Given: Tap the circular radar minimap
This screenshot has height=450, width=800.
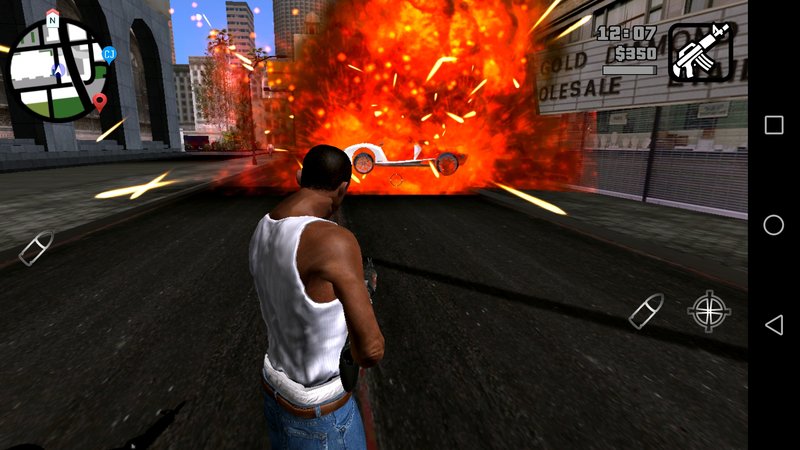Looking at the screenshot, I should click(x=59, y=69).
